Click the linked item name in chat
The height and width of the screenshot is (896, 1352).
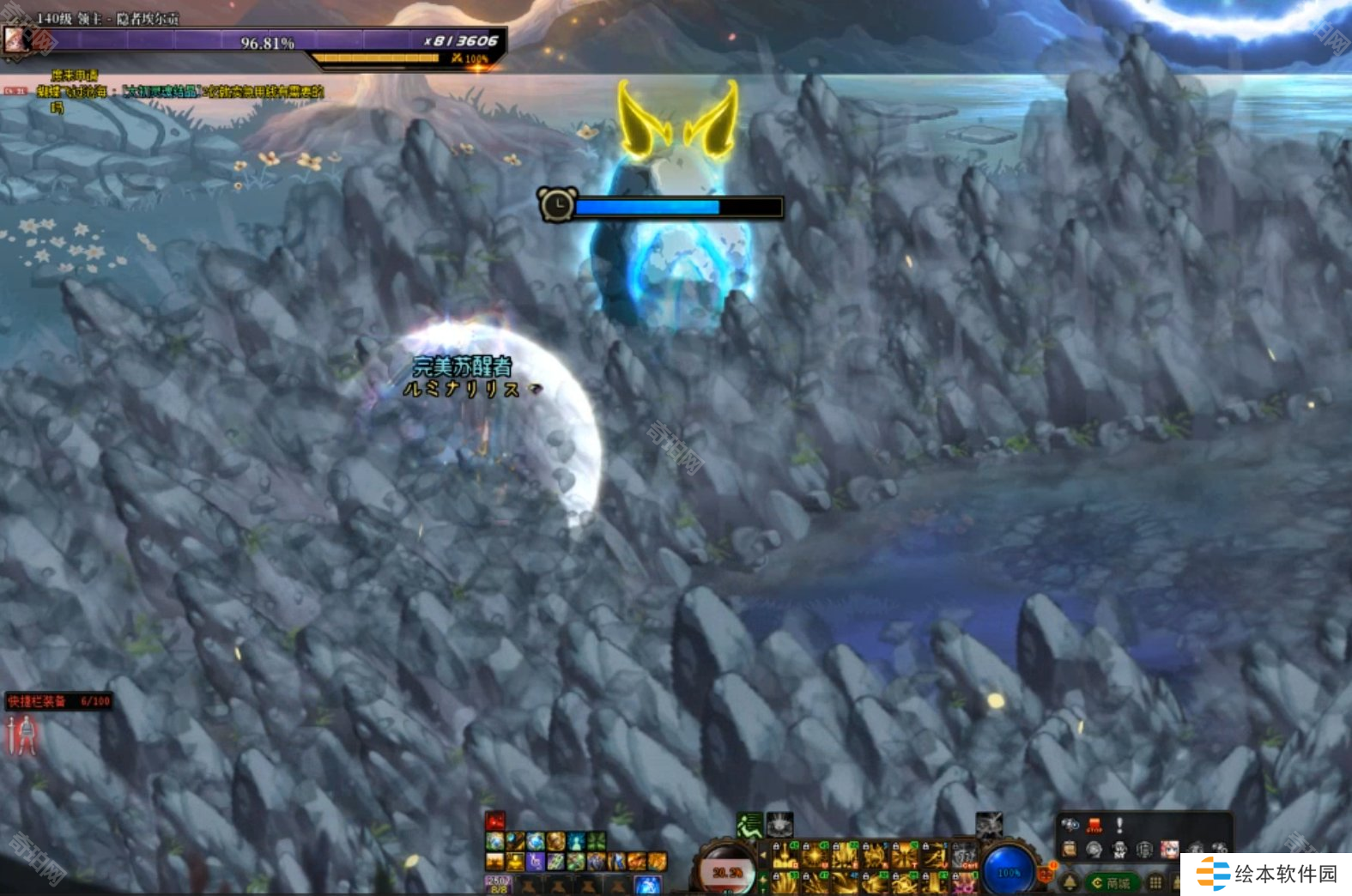(161, 91)
